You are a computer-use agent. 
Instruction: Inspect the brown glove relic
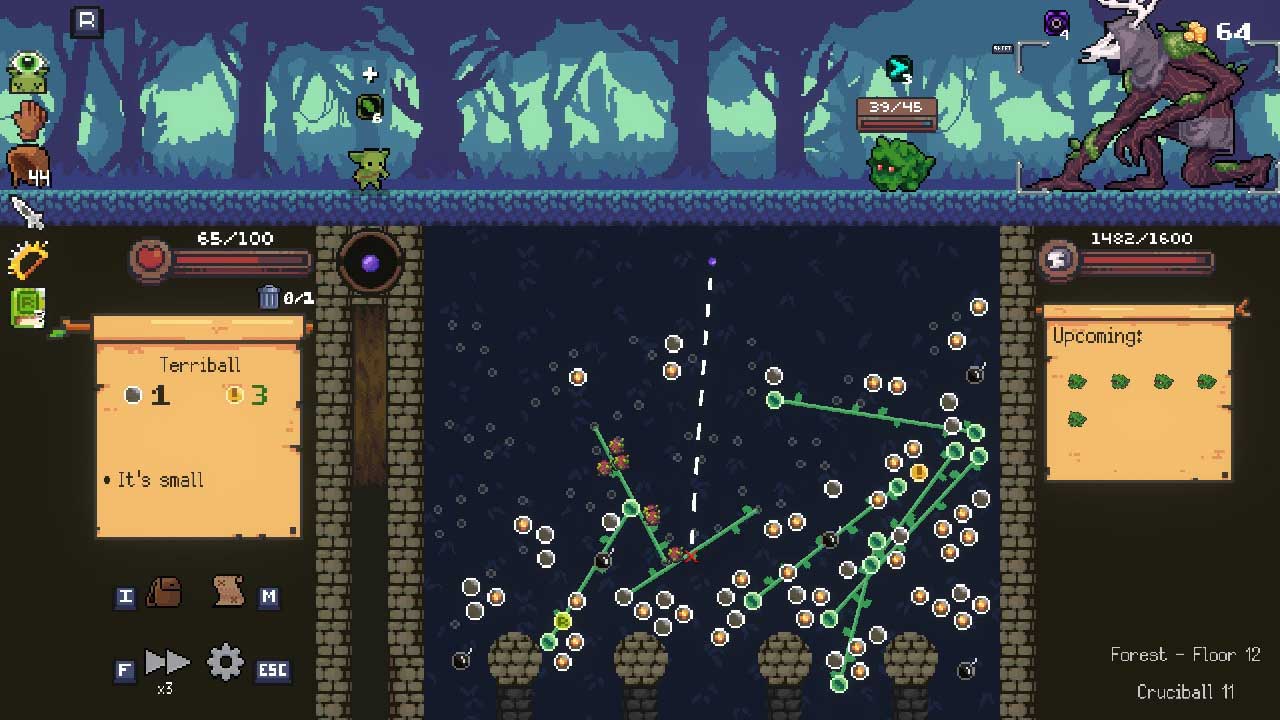(x=29, y=120)
